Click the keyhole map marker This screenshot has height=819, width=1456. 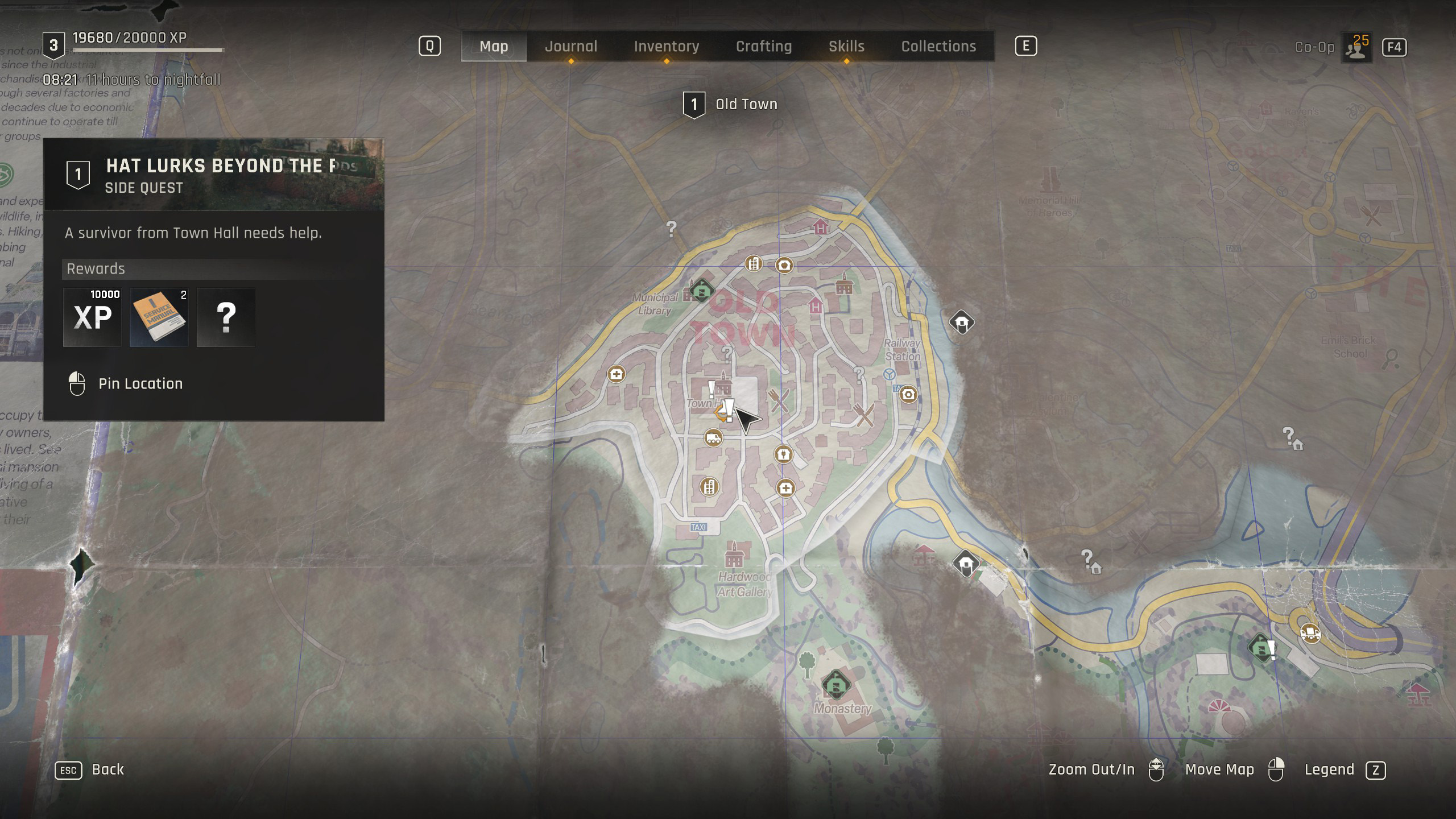point(783,454)
